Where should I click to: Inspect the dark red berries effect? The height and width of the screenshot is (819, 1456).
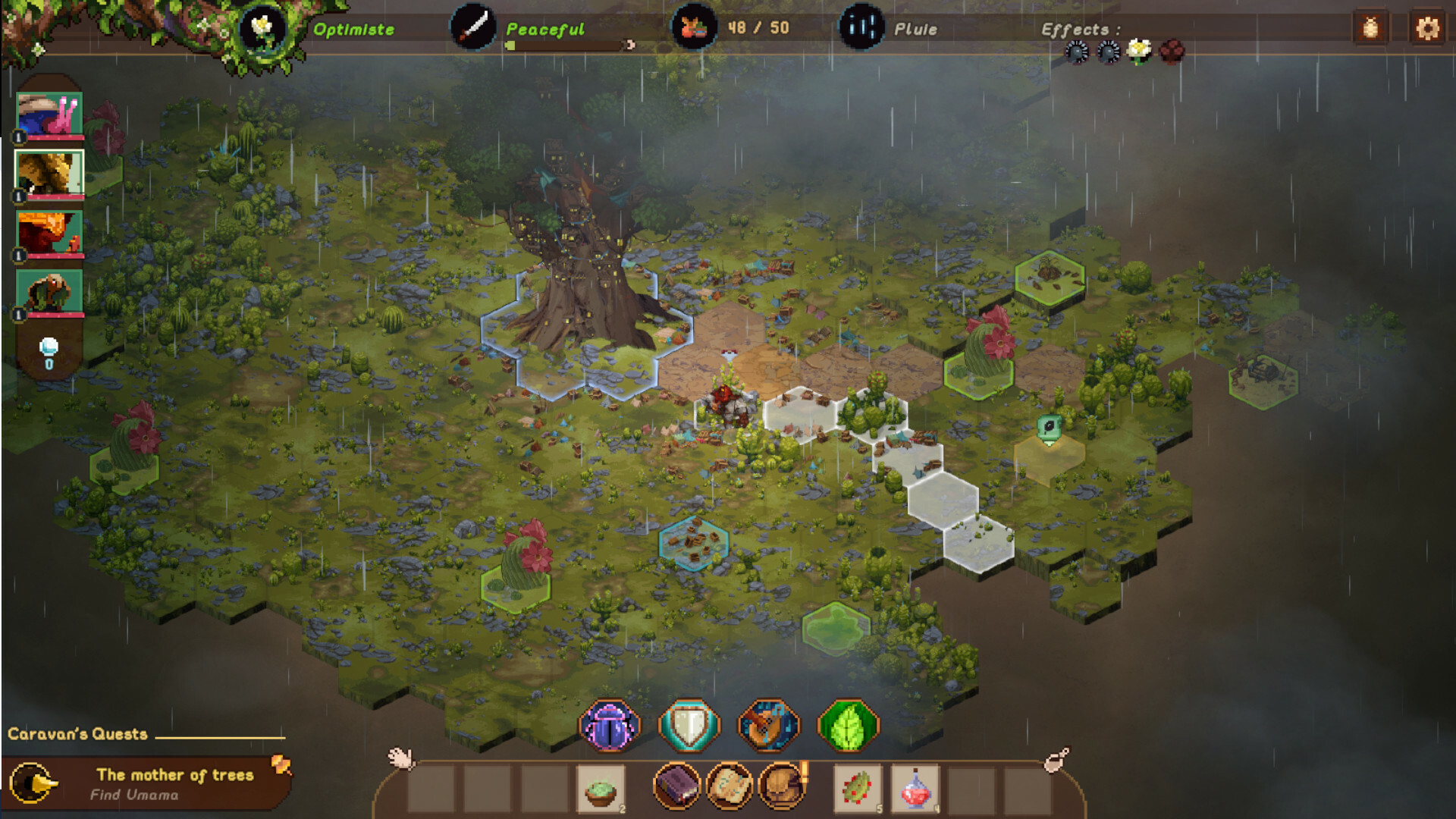tap(1172, 51)
